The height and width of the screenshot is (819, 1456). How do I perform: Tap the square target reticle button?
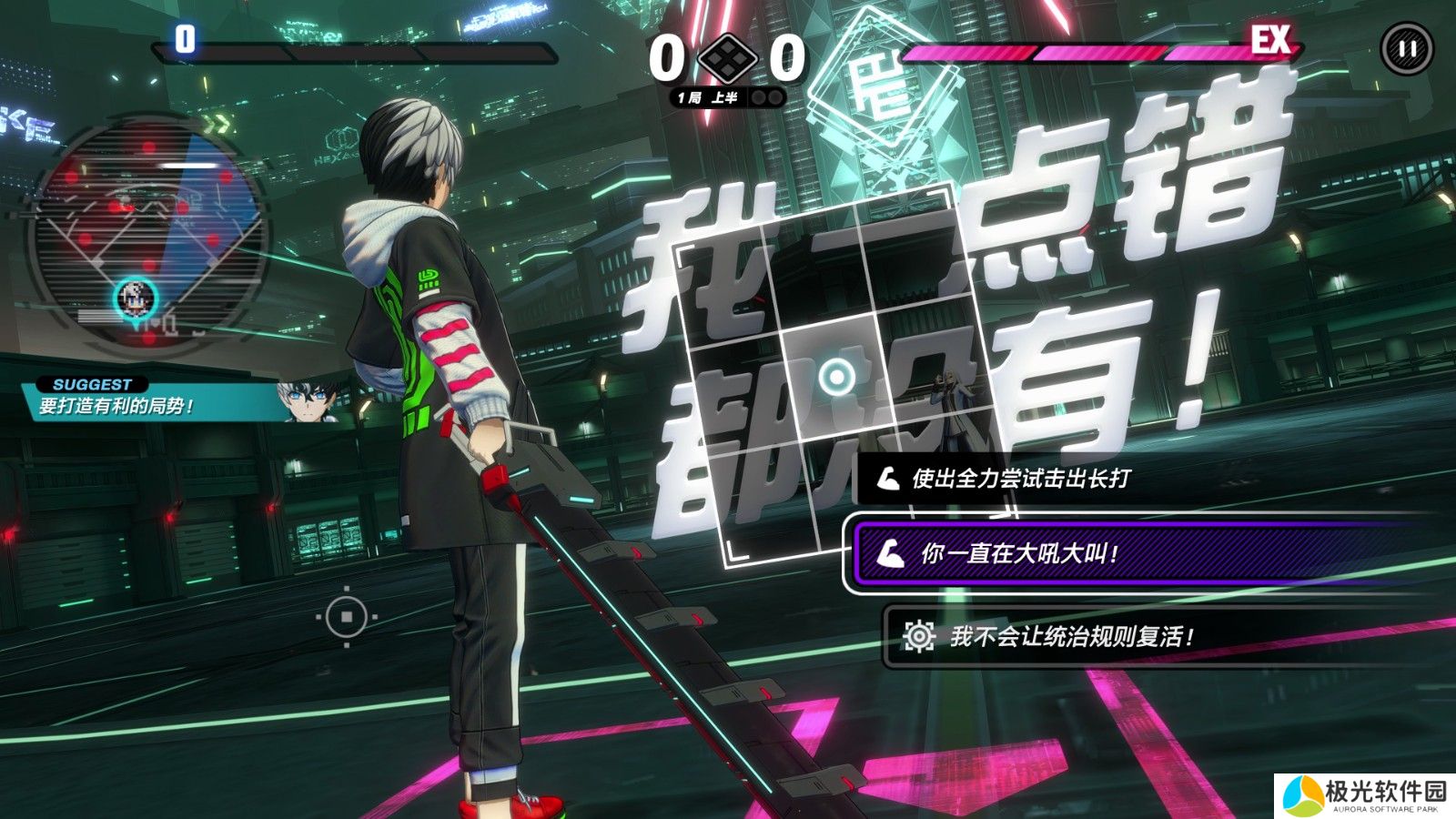pos(347,618)
